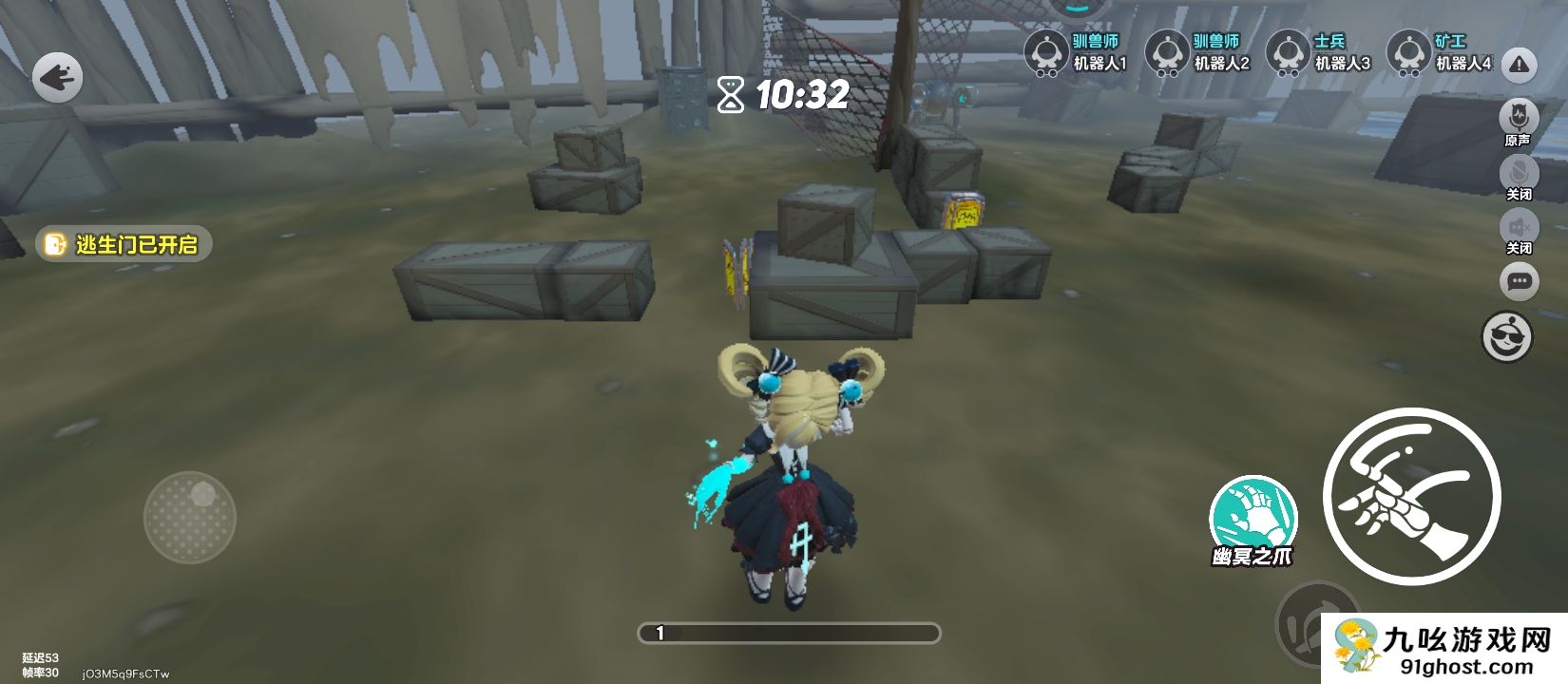1568x684 pixels.
Task: Select player 机器人2 portrait
Action: point(1168,51)
